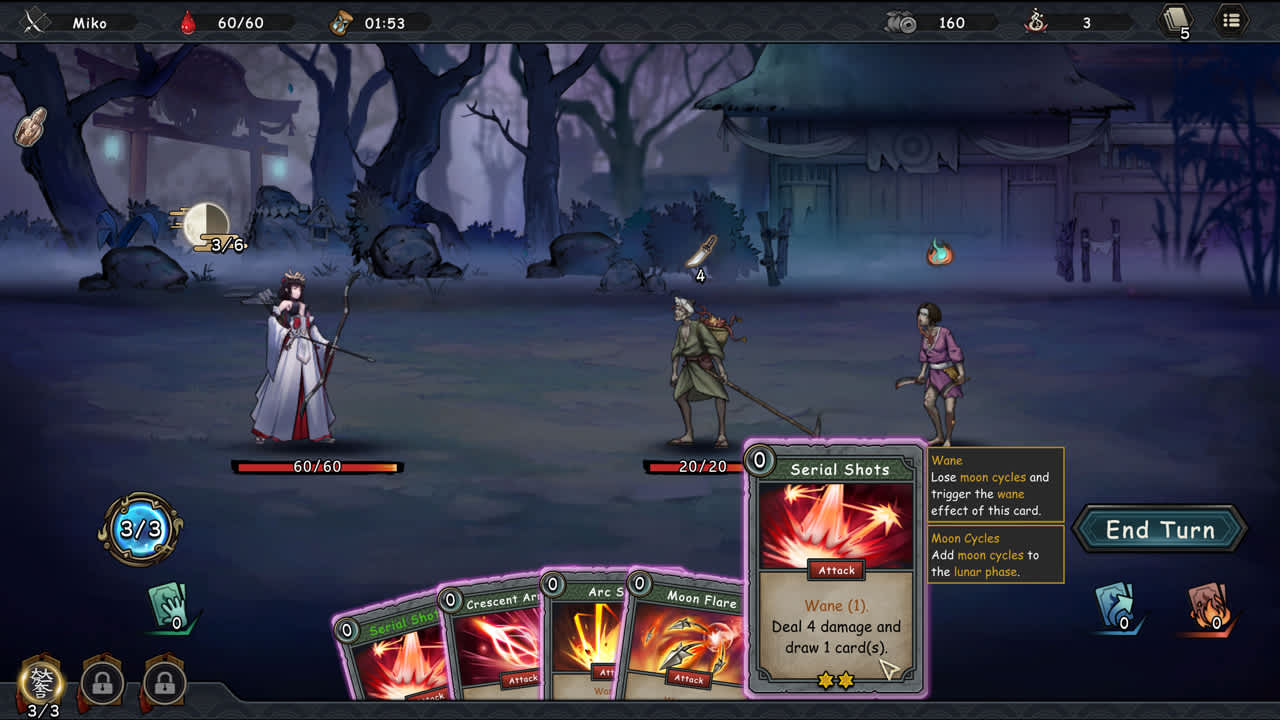
Task: Click the first locked talisman slot
Action: pyautogui.click(x=102, y=682)
